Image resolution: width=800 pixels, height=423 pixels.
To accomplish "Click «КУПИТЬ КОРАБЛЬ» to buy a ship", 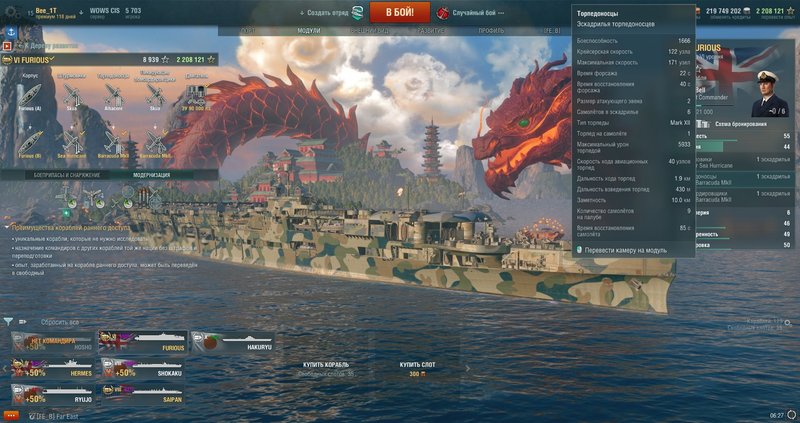I will pyautogui.click(x=328, y=365).
